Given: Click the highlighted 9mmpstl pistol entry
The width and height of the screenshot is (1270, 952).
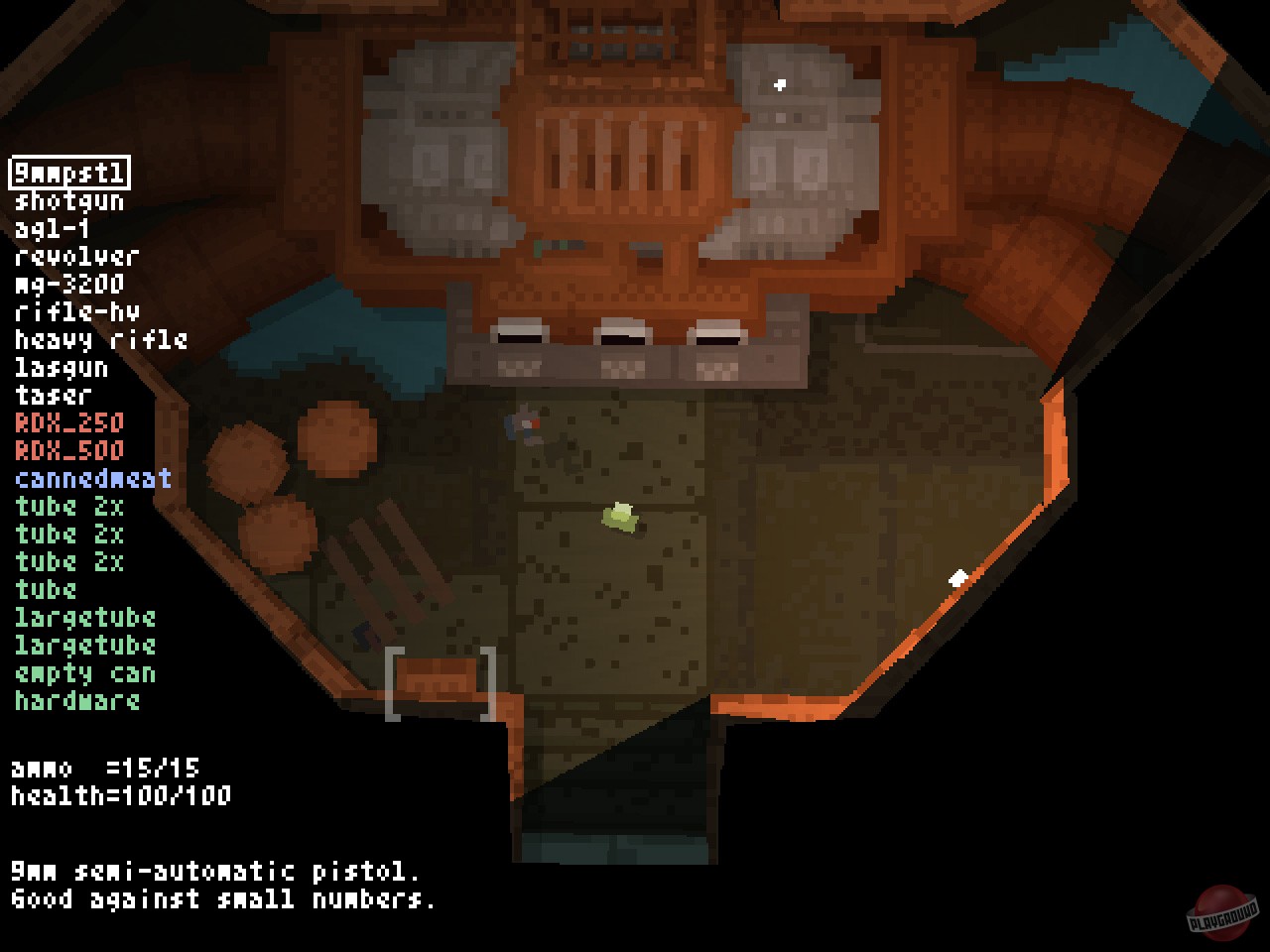Looking at the screenshot, I should pos(69,173).
